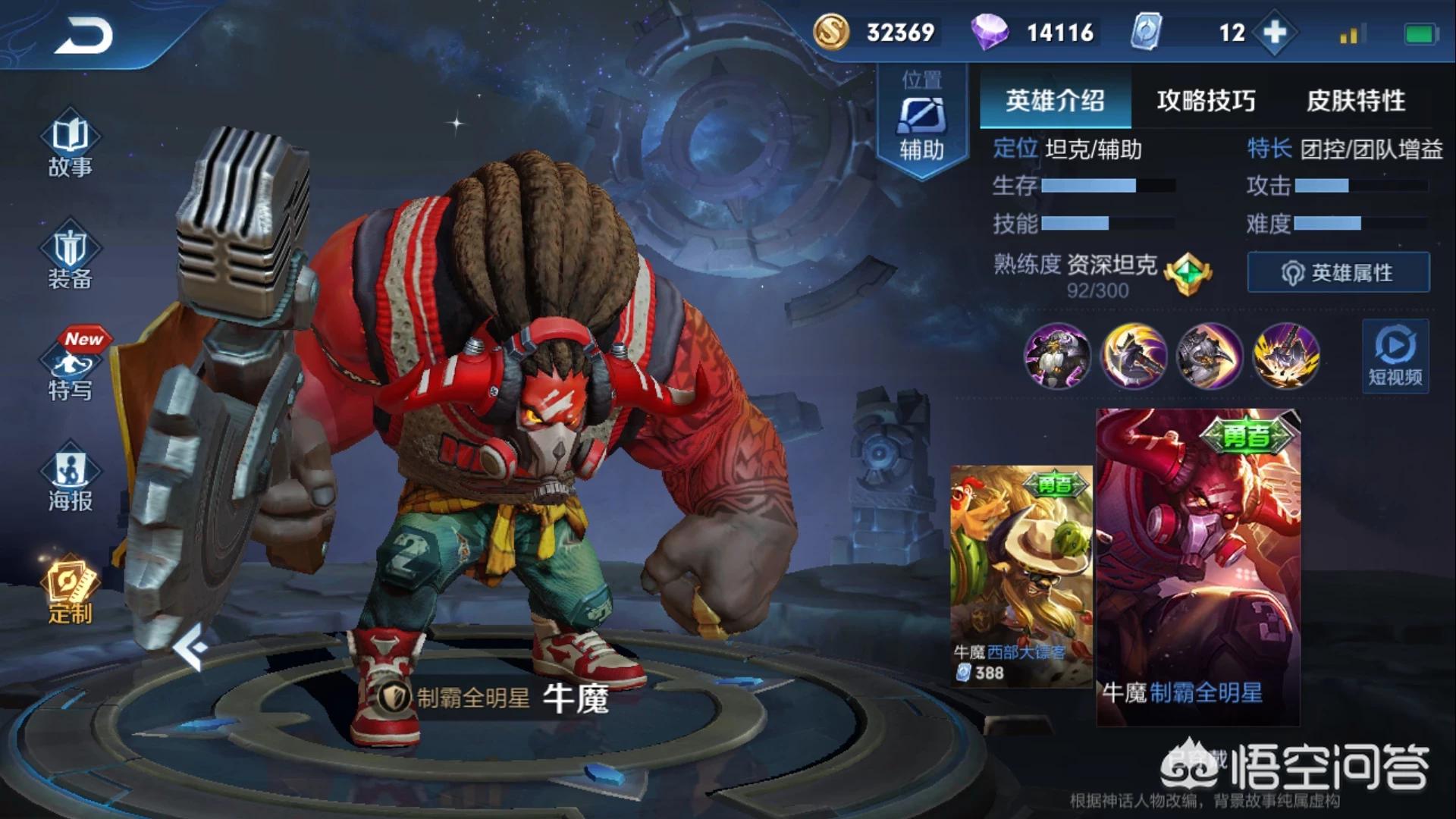This screenshot has height=819, width=1456.
Task: Open the 皮肤特性 skin traits tab
Action: click(1355, 101)
